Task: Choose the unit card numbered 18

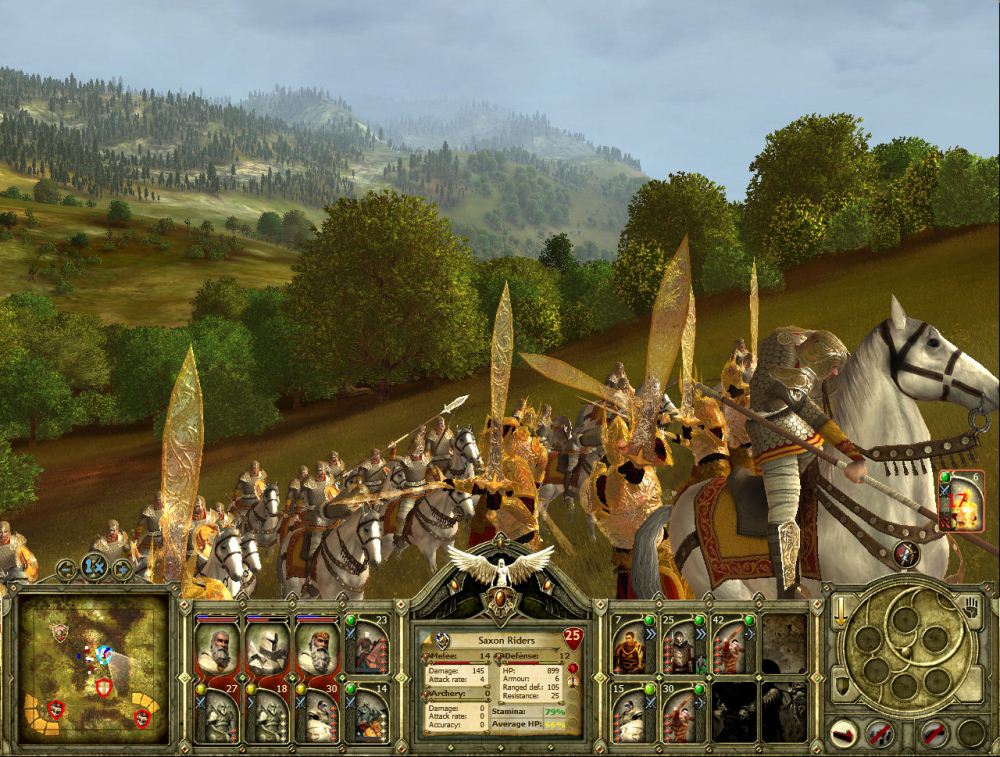Action: click(267, 713)
